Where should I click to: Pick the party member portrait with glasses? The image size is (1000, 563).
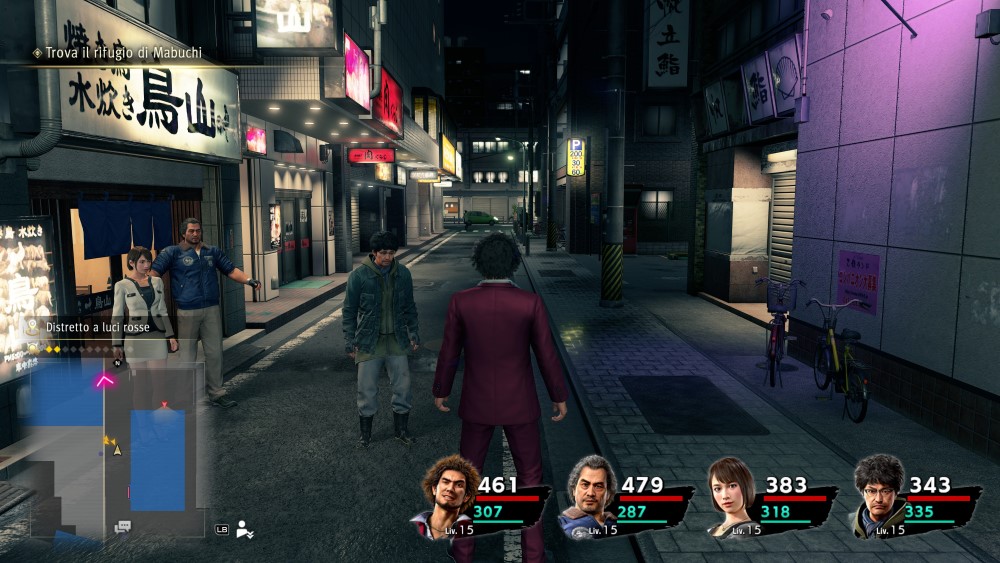click(x=878, y=495)
